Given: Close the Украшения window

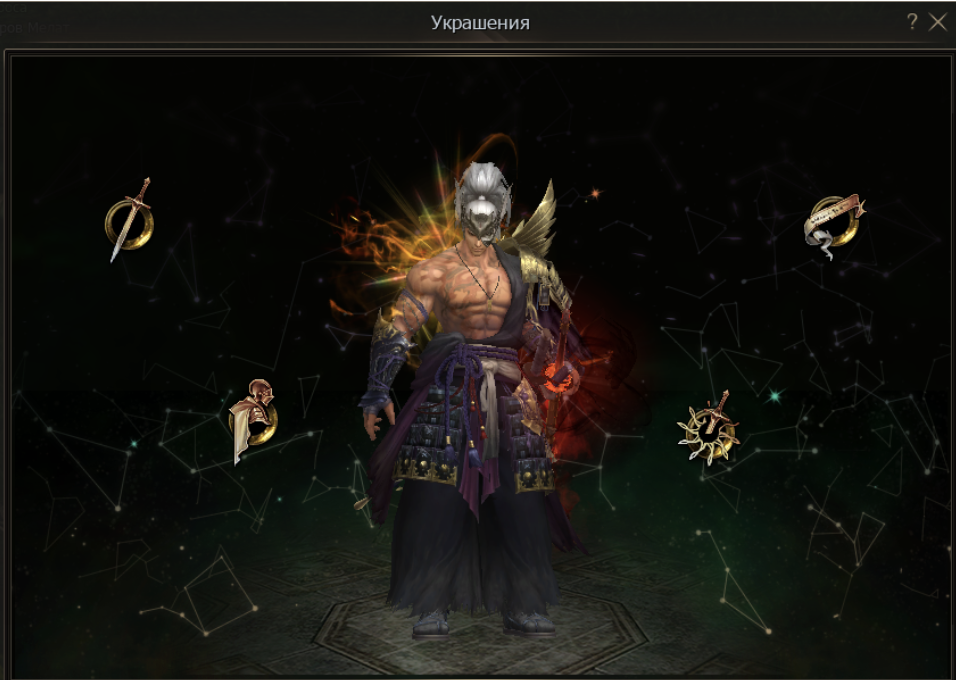Looking at the screenshot, I should pos(937,22).
